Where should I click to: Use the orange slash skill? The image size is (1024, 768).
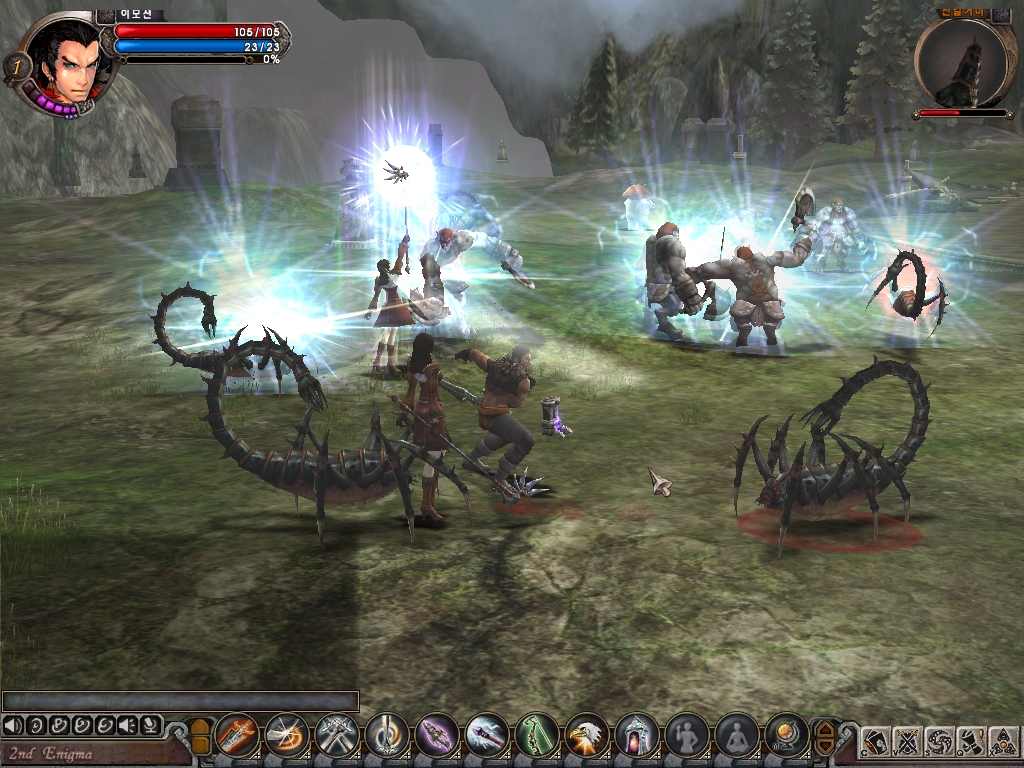(x=287, y=737)
